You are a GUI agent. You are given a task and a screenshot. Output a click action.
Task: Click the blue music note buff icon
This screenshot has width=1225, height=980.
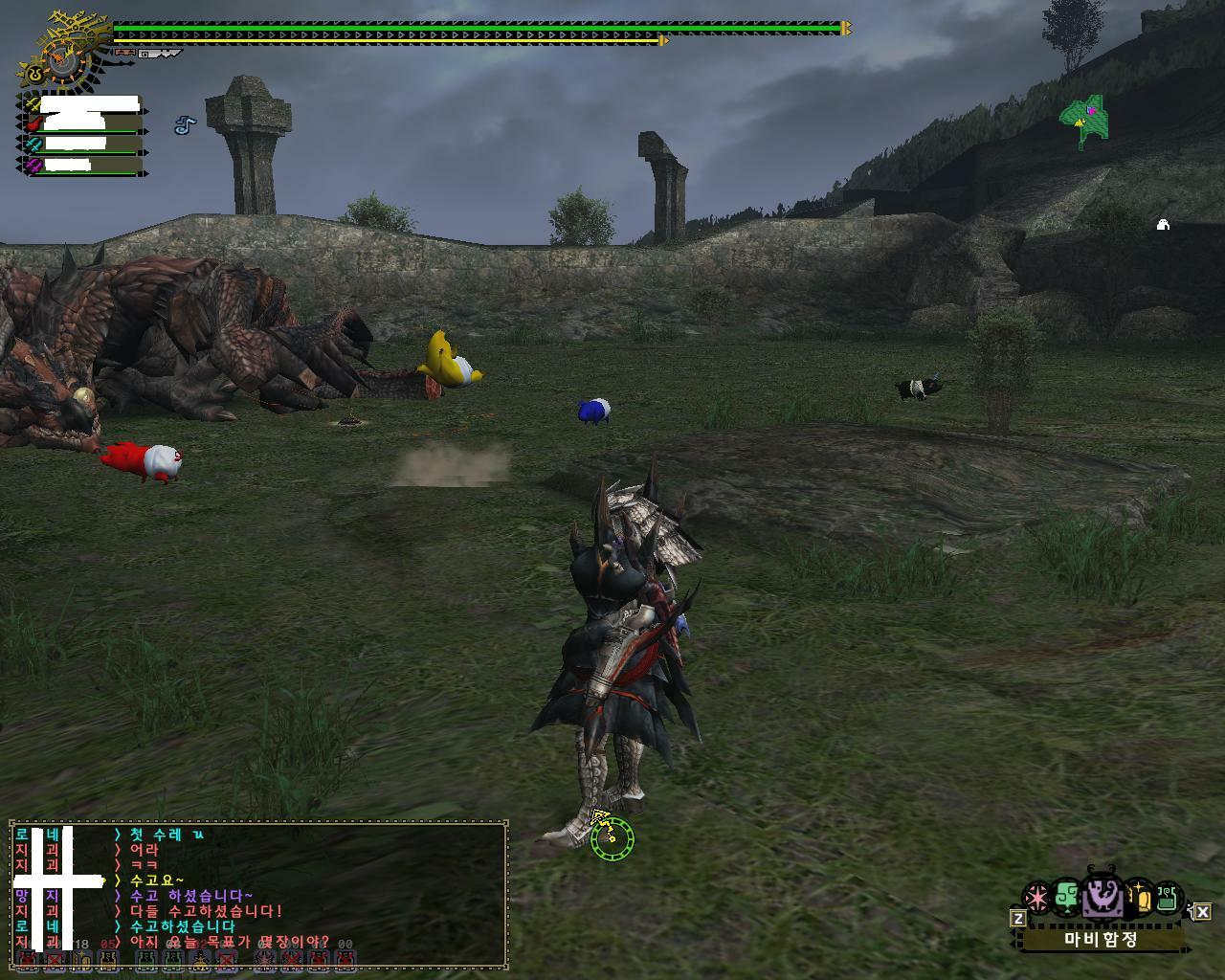tap(184, 124)
